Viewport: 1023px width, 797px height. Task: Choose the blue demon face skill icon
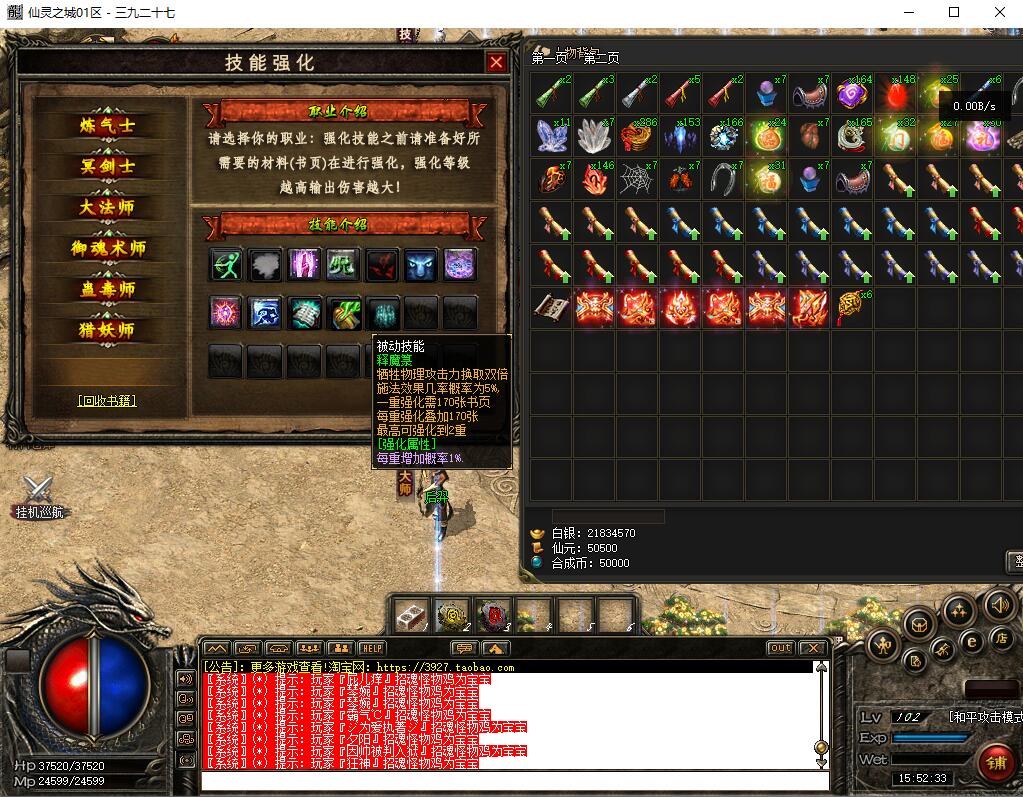click(x=420, y=265)
